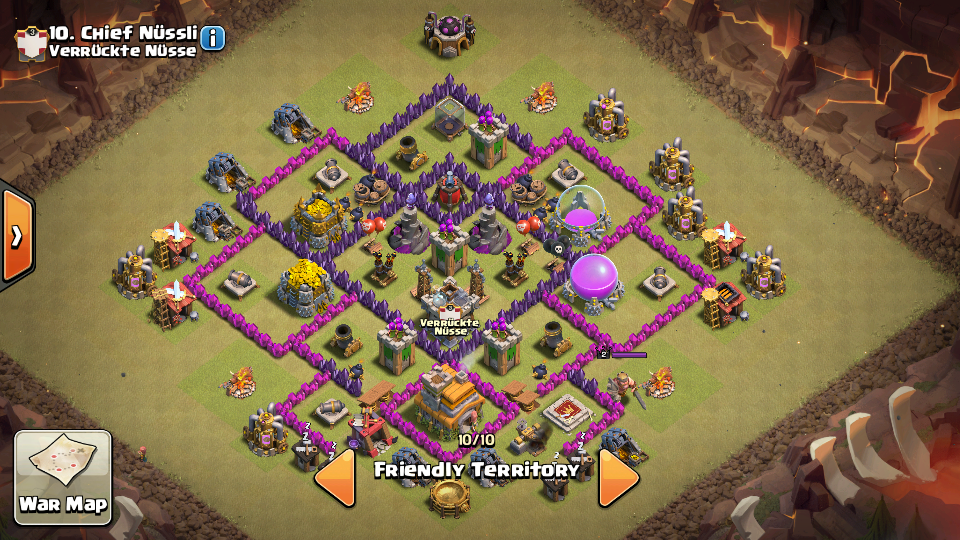Show info for Chief Nüssli
Viewport: 960px width, 540px height.
pos(213,38)
